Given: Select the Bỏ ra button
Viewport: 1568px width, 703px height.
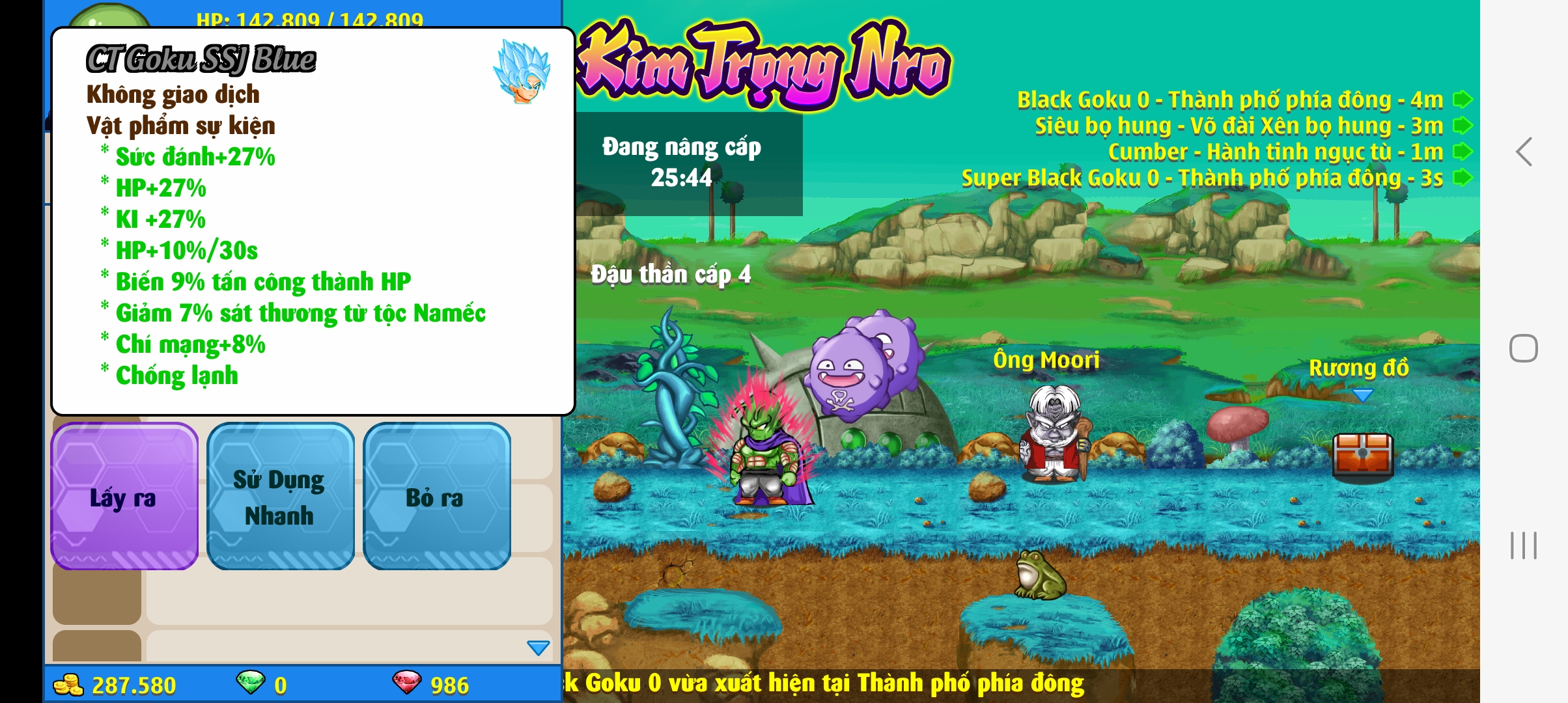Looking at the screenshot, I should click(x=436, y=497).
